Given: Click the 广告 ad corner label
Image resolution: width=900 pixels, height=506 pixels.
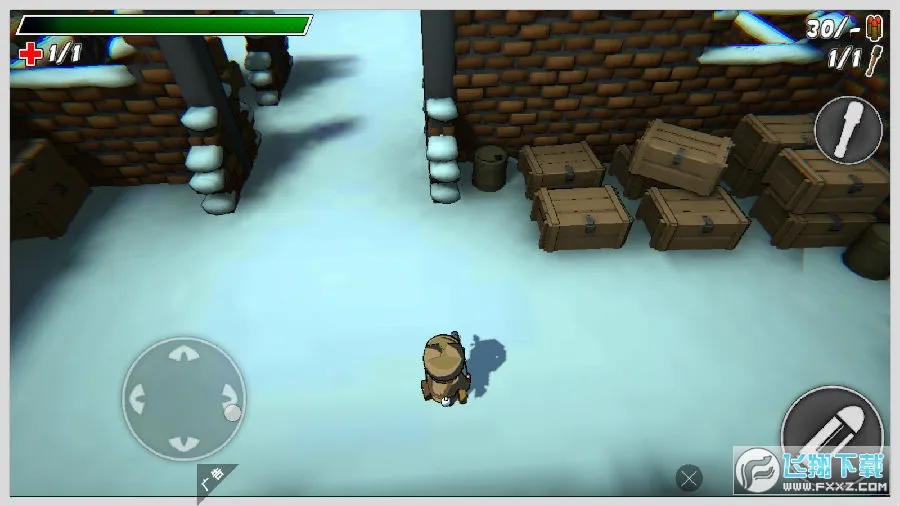Looking at the screenshot, I should [x=214, y=483].
